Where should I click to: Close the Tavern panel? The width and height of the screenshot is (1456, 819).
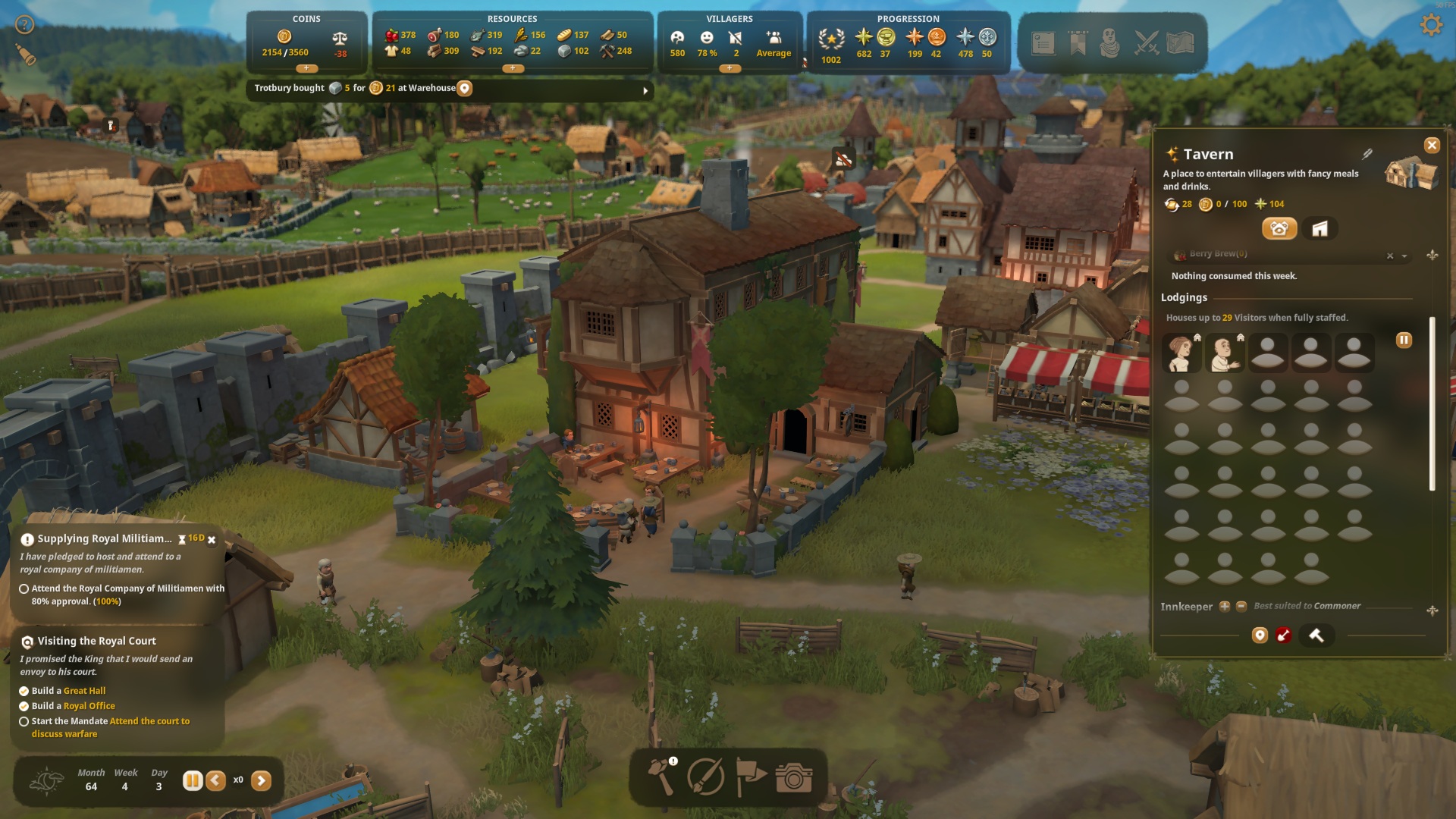[1432, 145]
